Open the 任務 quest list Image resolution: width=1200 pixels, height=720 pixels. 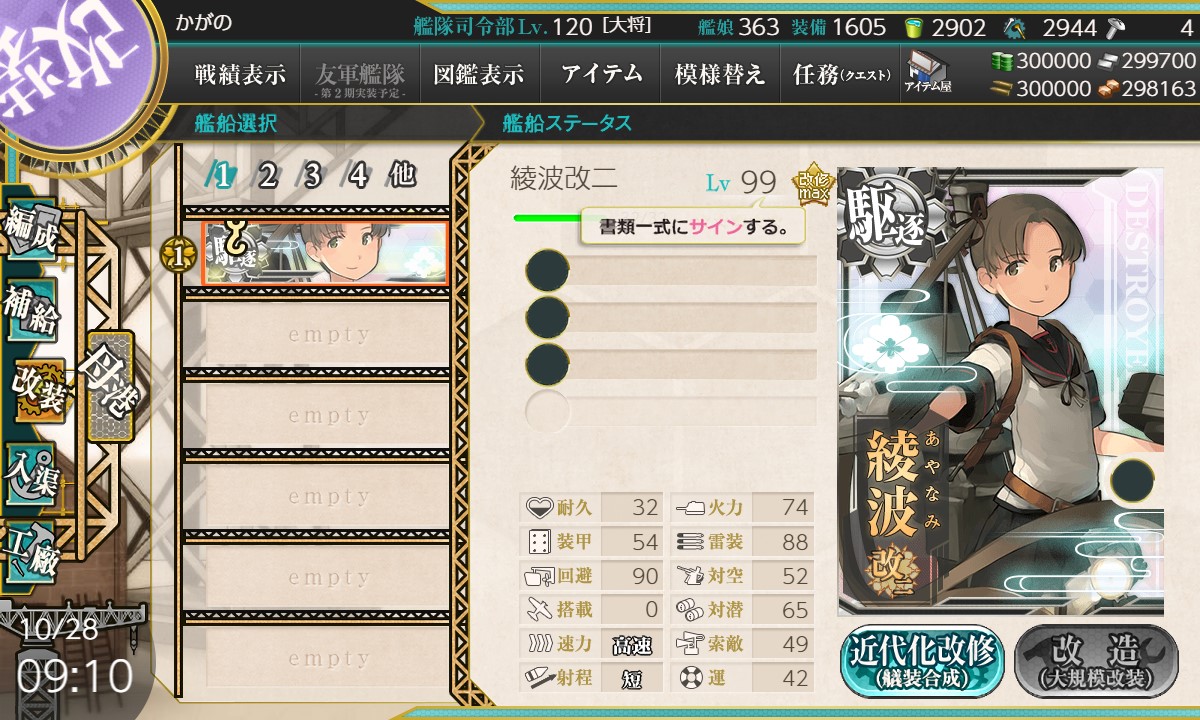click(x=840, y=74)
